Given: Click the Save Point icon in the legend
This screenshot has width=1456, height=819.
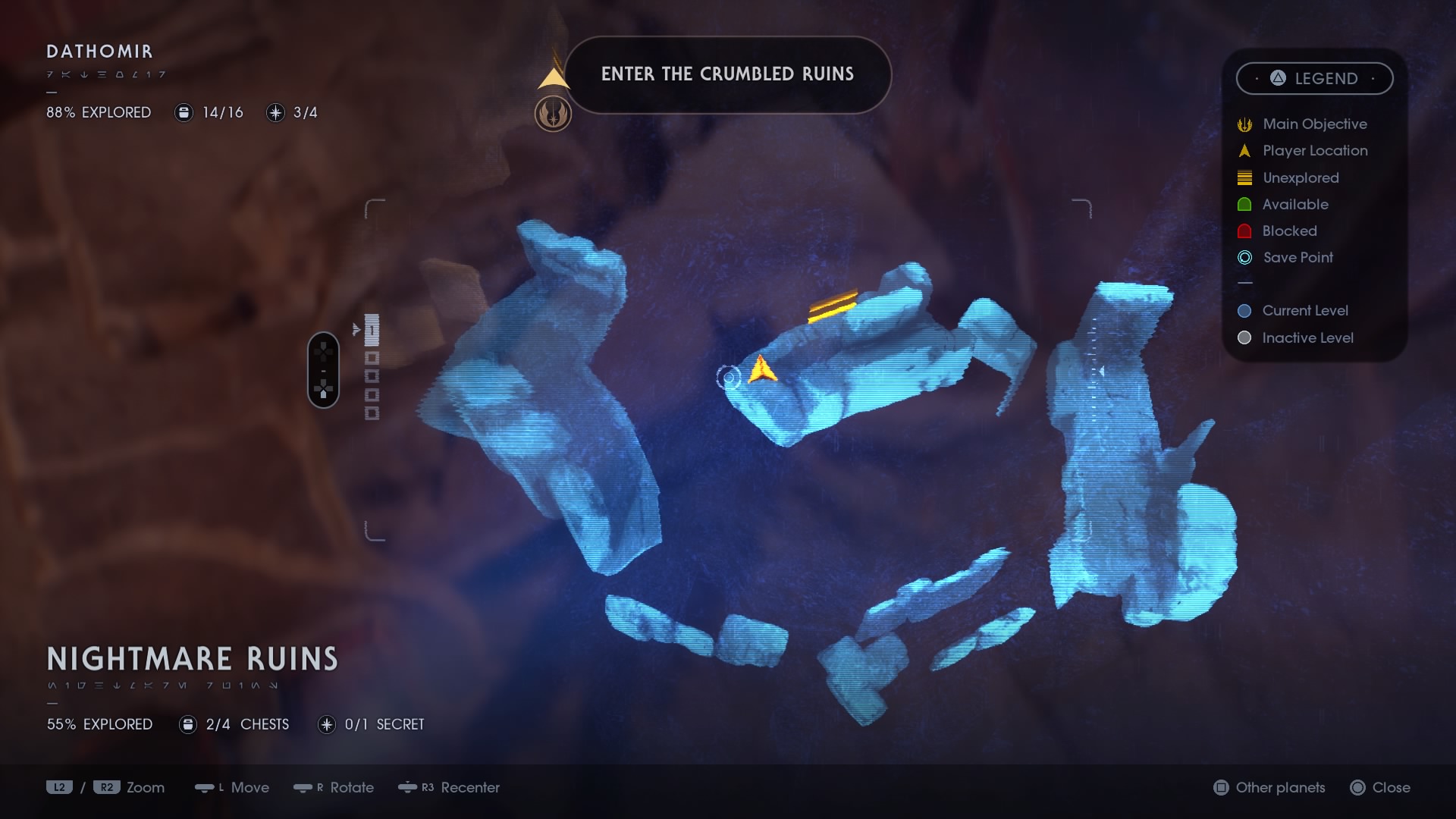Looking at the screenshot, I should 1244,258.
